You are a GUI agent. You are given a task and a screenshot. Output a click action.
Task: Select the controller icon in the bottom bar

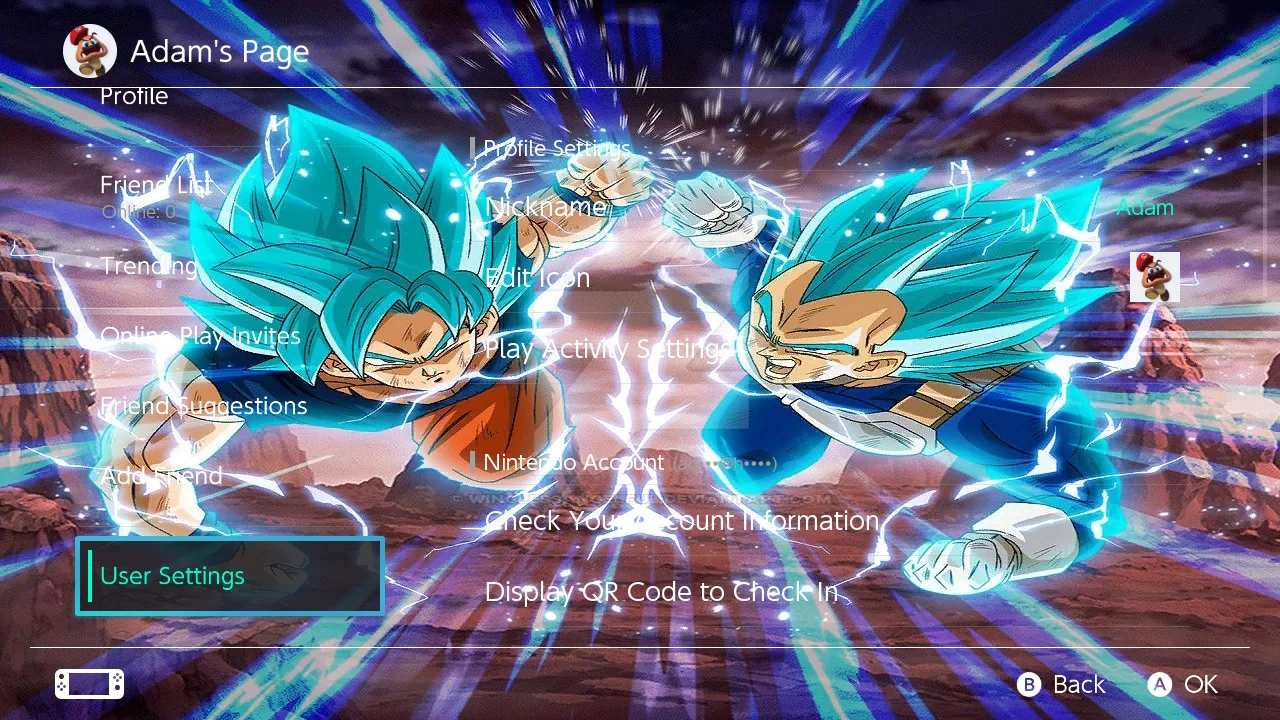pos(88,683)
